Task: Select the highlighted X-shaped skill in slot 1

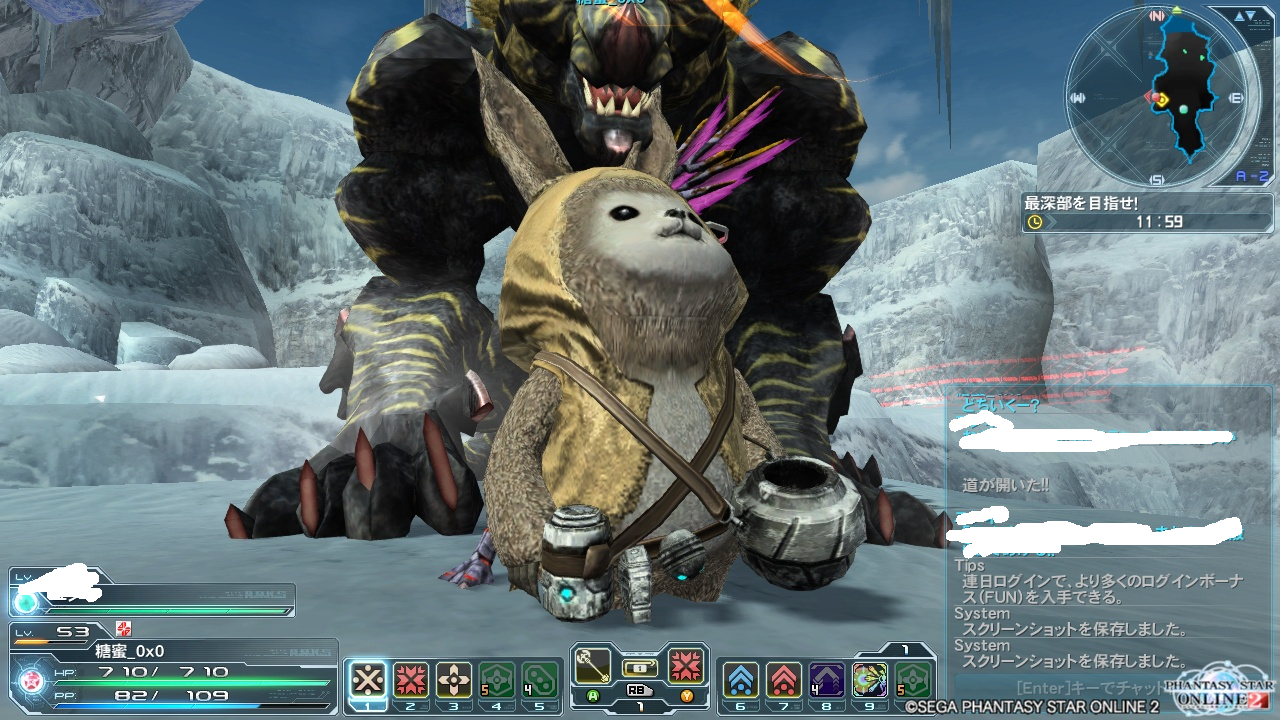Action: tap(368, 680)
